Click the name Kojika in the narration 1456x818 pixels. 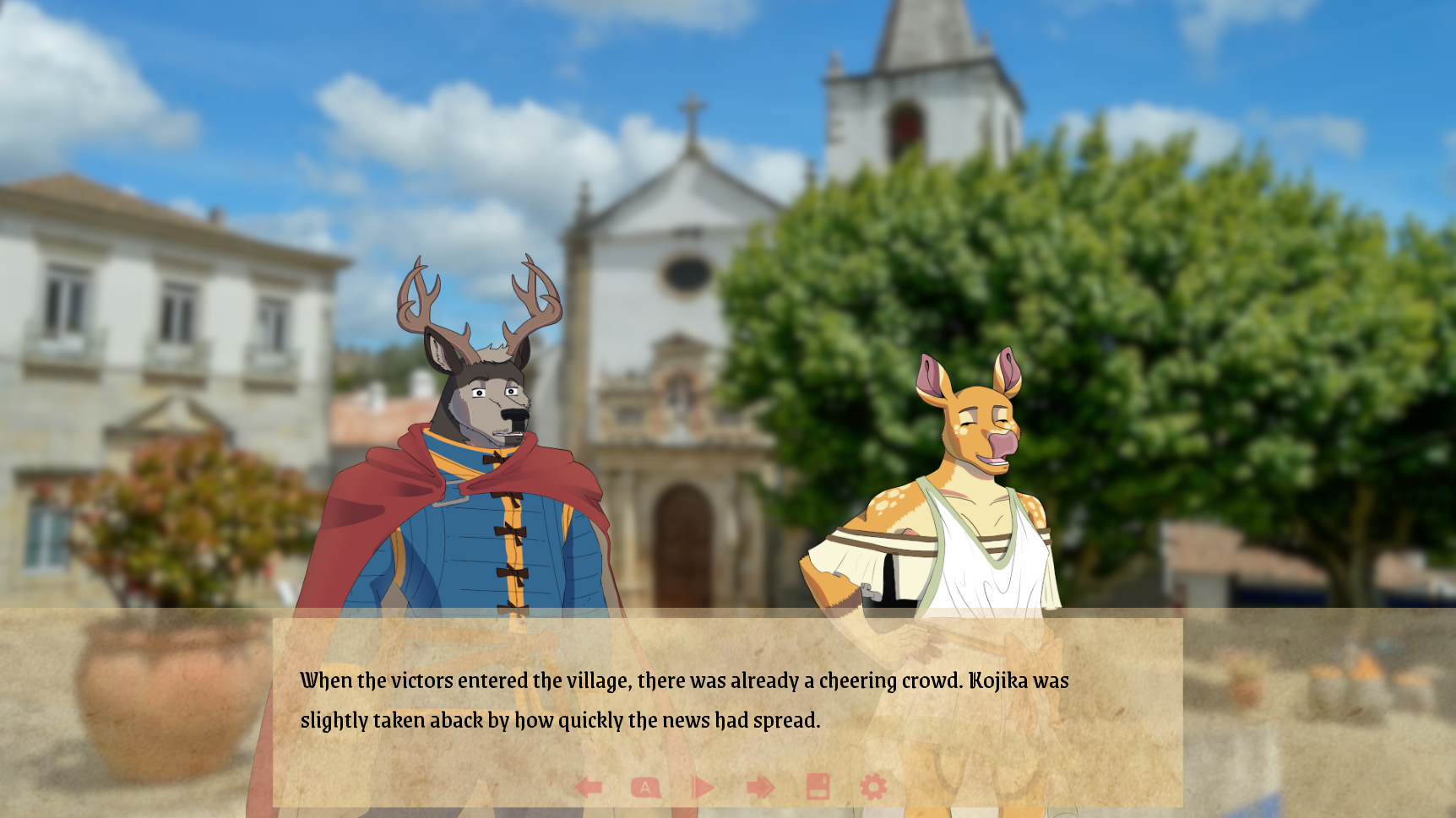click(1004, 680)
